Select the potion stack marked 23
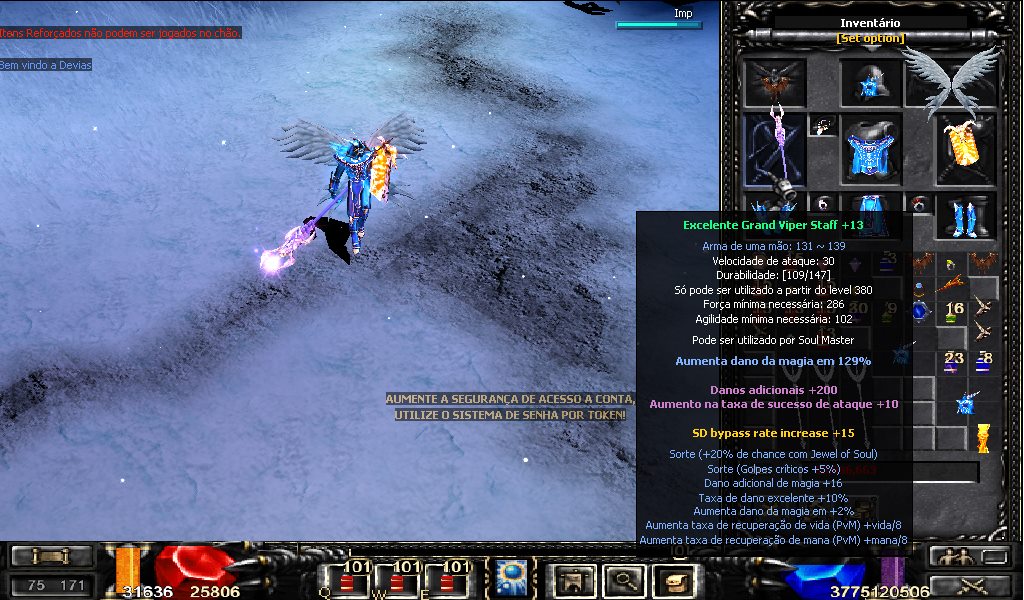 pos(952,360)
